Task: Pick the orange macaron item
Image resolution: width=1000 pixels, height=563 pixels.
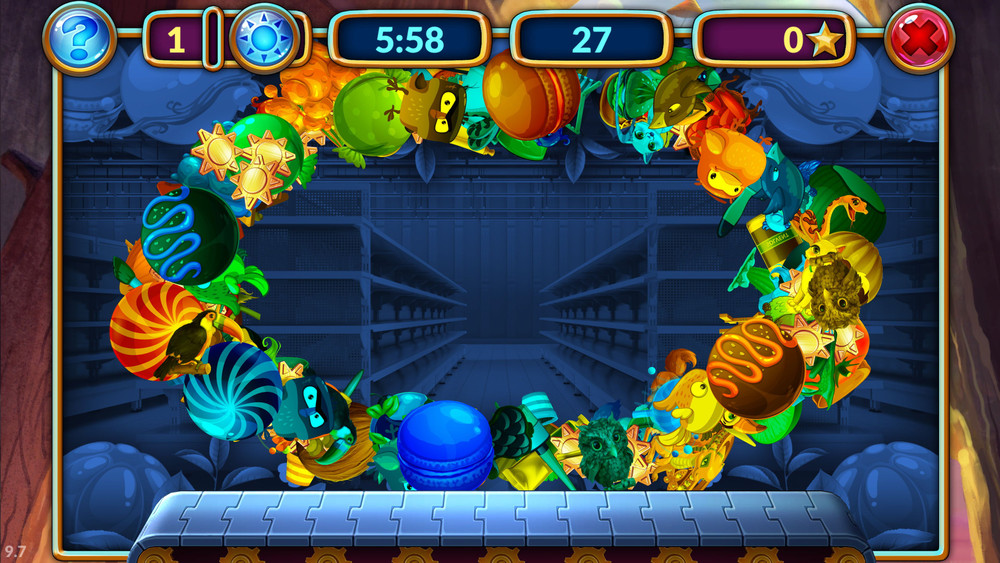Action: click(526, 94)
